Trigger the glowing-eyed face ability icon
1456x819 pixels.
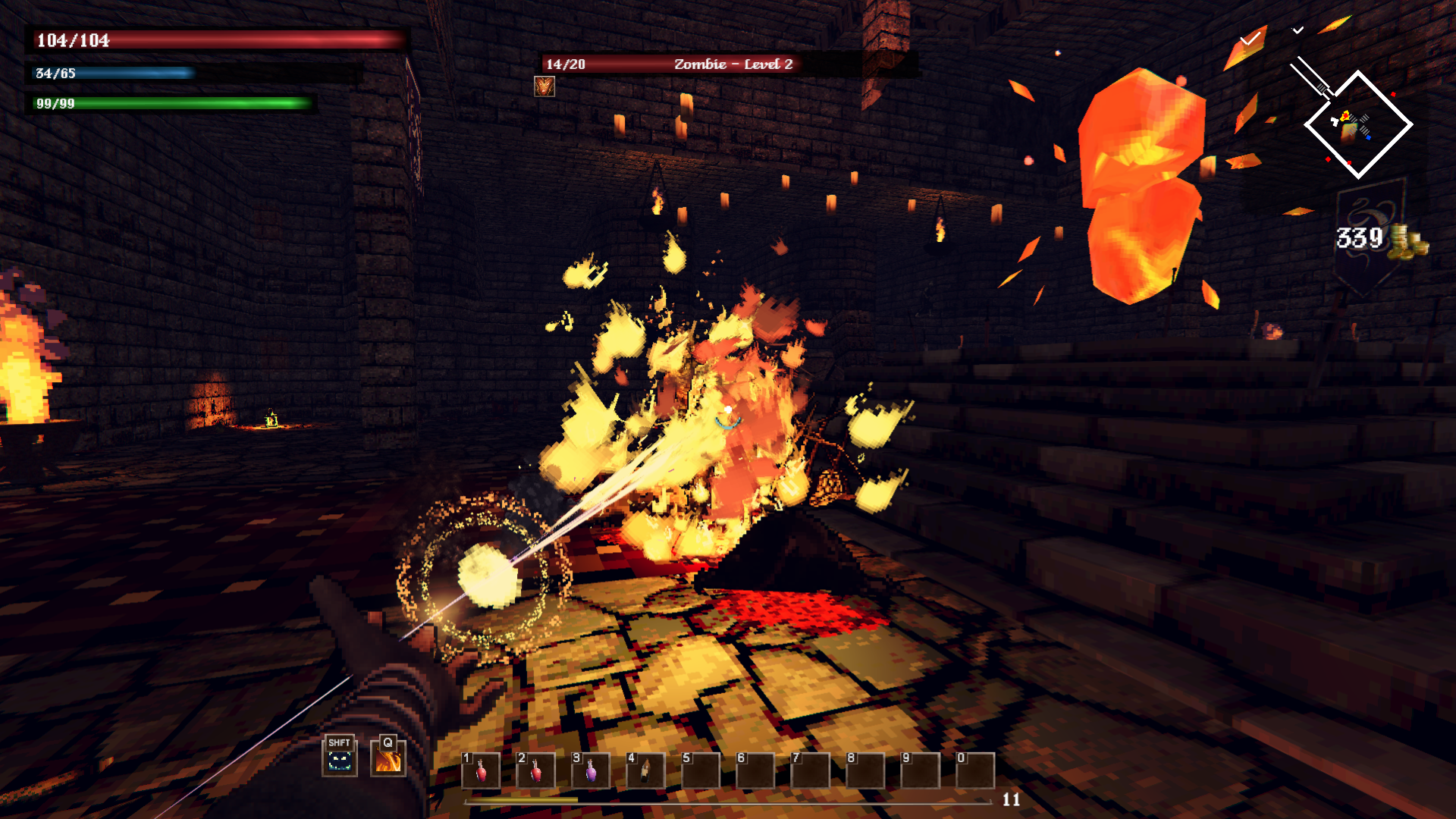click(x=339, y=758)
